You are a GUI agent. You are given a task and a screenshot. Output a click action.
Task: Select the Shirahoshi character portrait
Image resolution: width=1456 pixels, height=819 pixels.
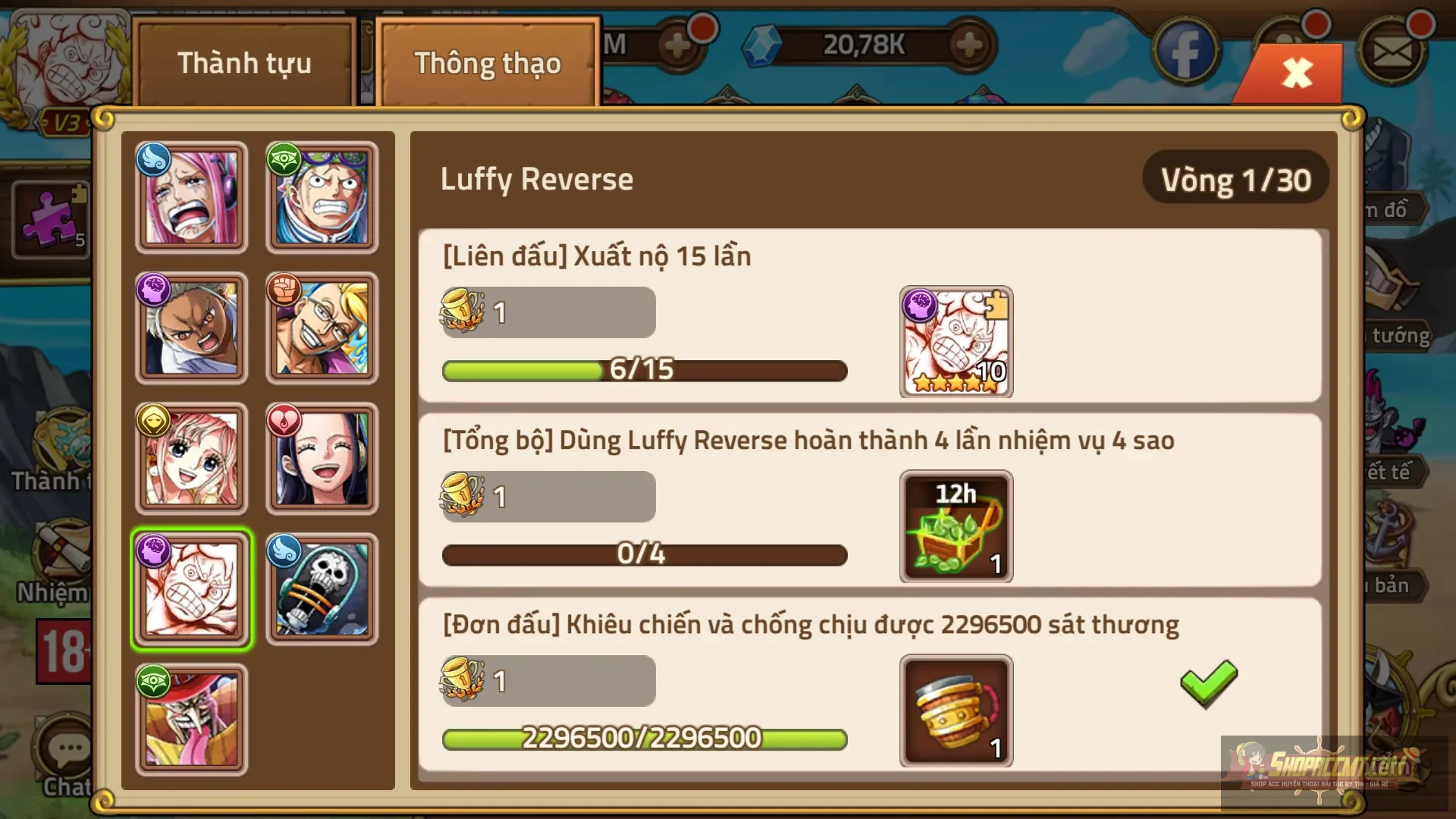click(x=191, y=457)
